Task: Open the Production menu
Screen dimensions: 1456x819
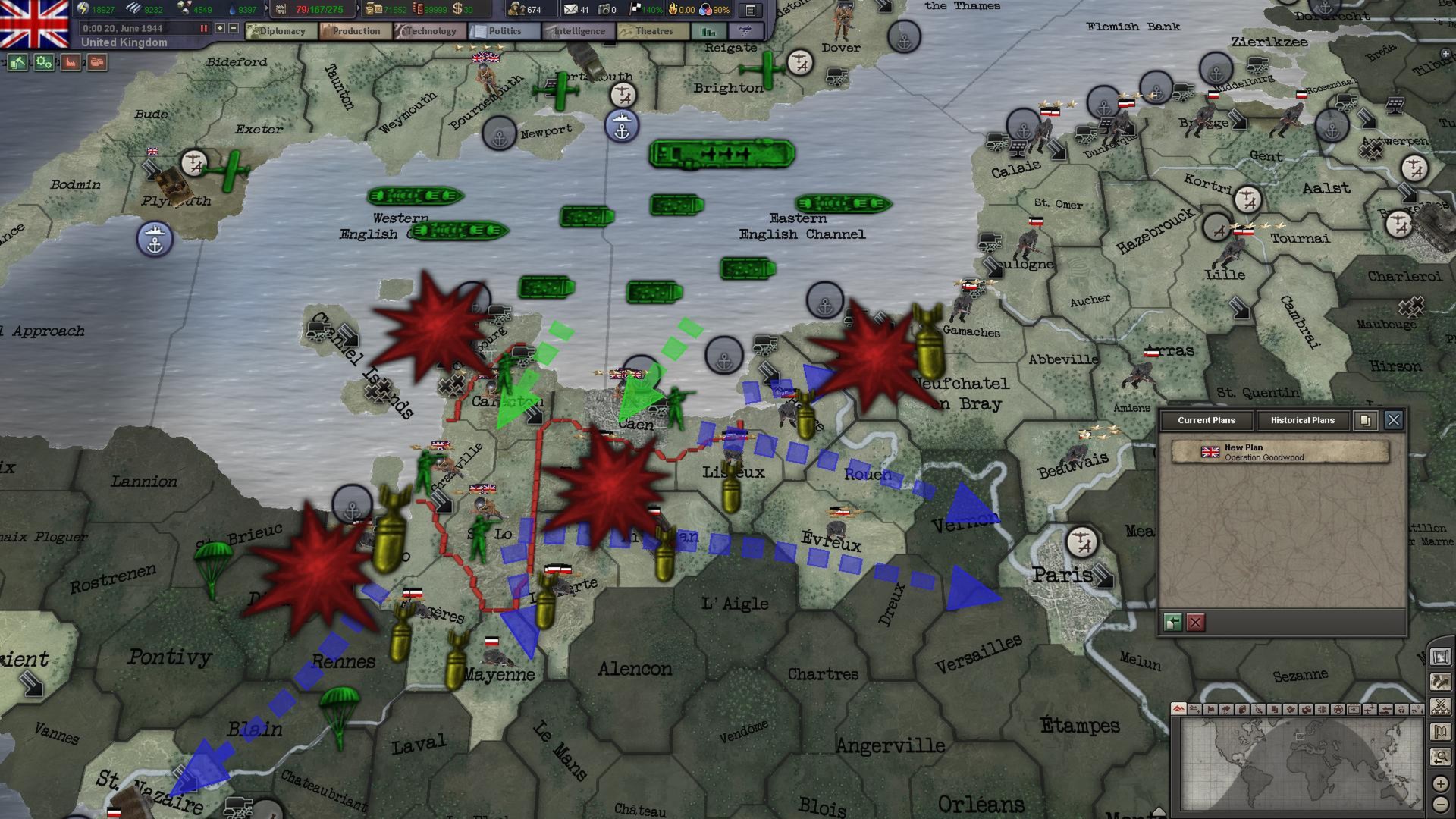Action: (x=357, y=30)
